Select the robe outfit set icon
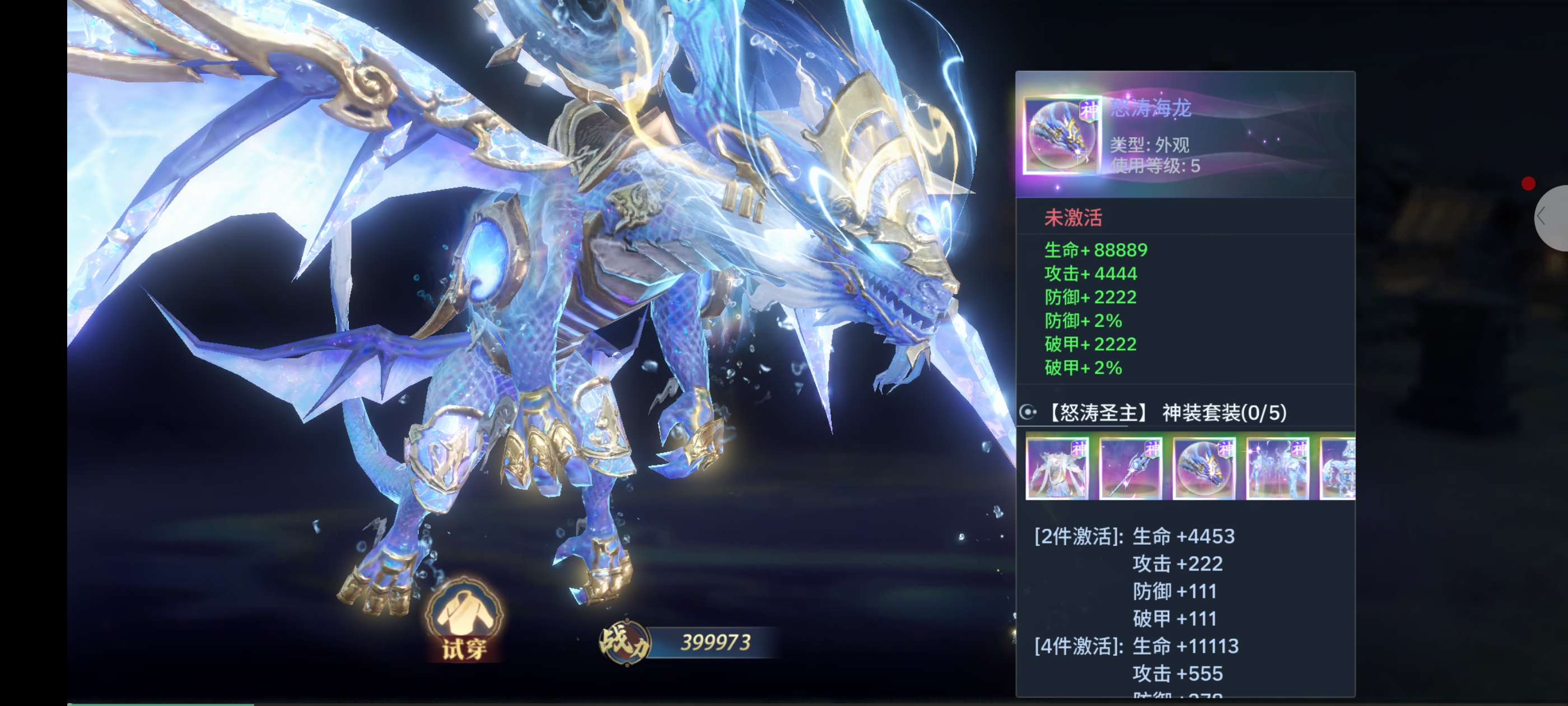The height and width of the screenshot is (706, 1568). (x=1057, y=468)
